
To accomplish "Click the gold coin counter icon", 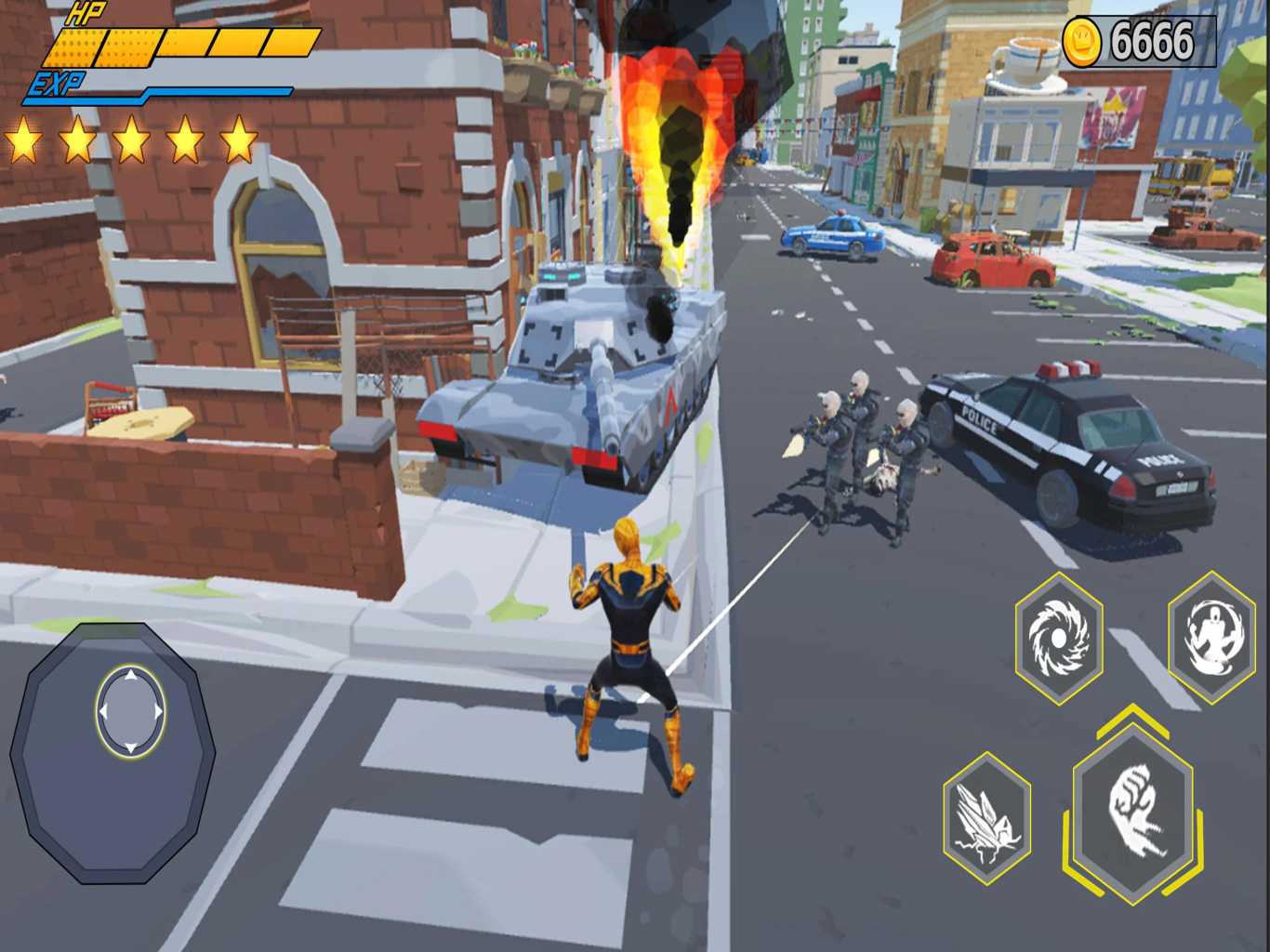I will (x=1081, y=41).
